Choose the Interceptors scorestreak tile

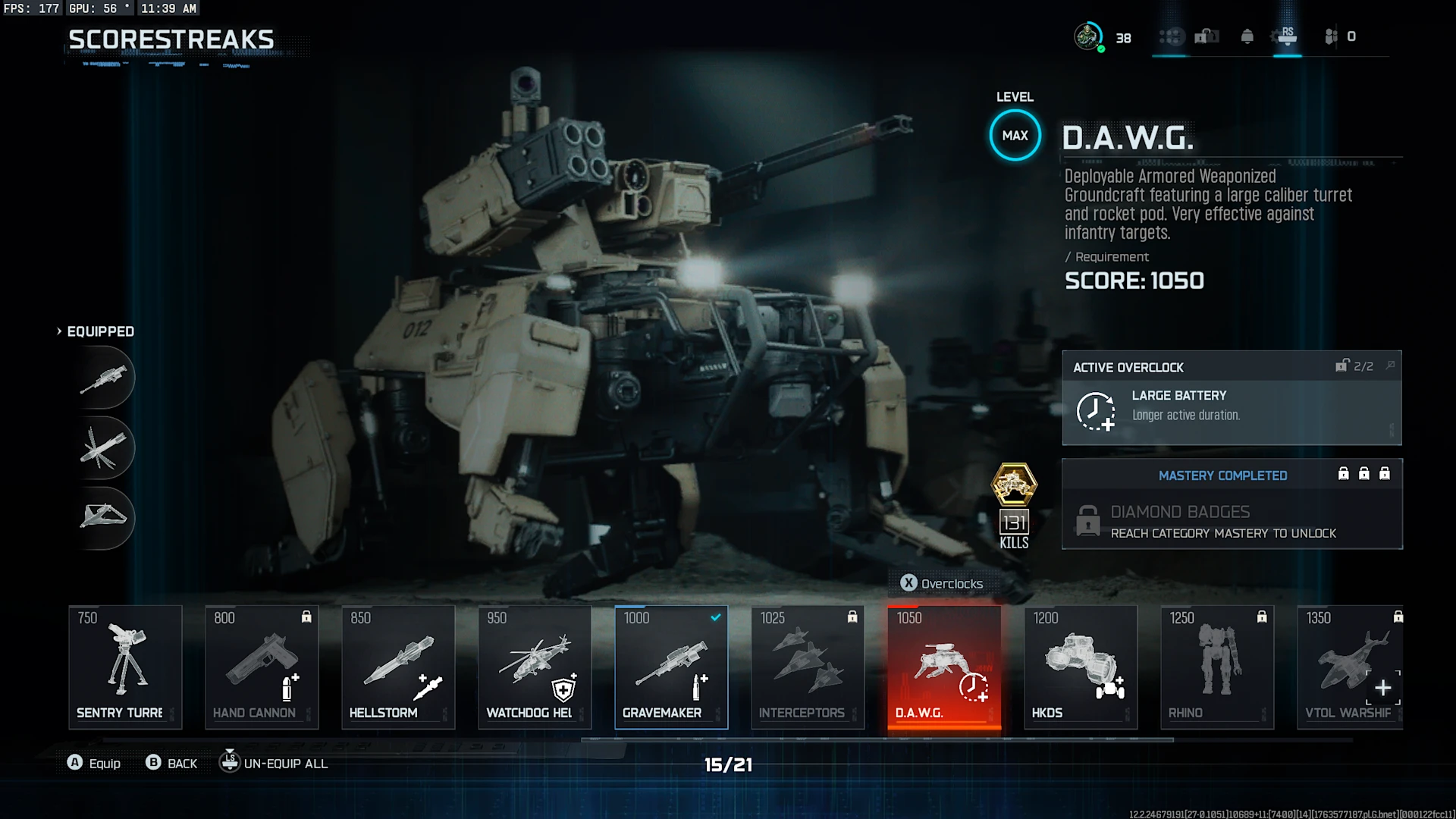[x=808, y=667]
